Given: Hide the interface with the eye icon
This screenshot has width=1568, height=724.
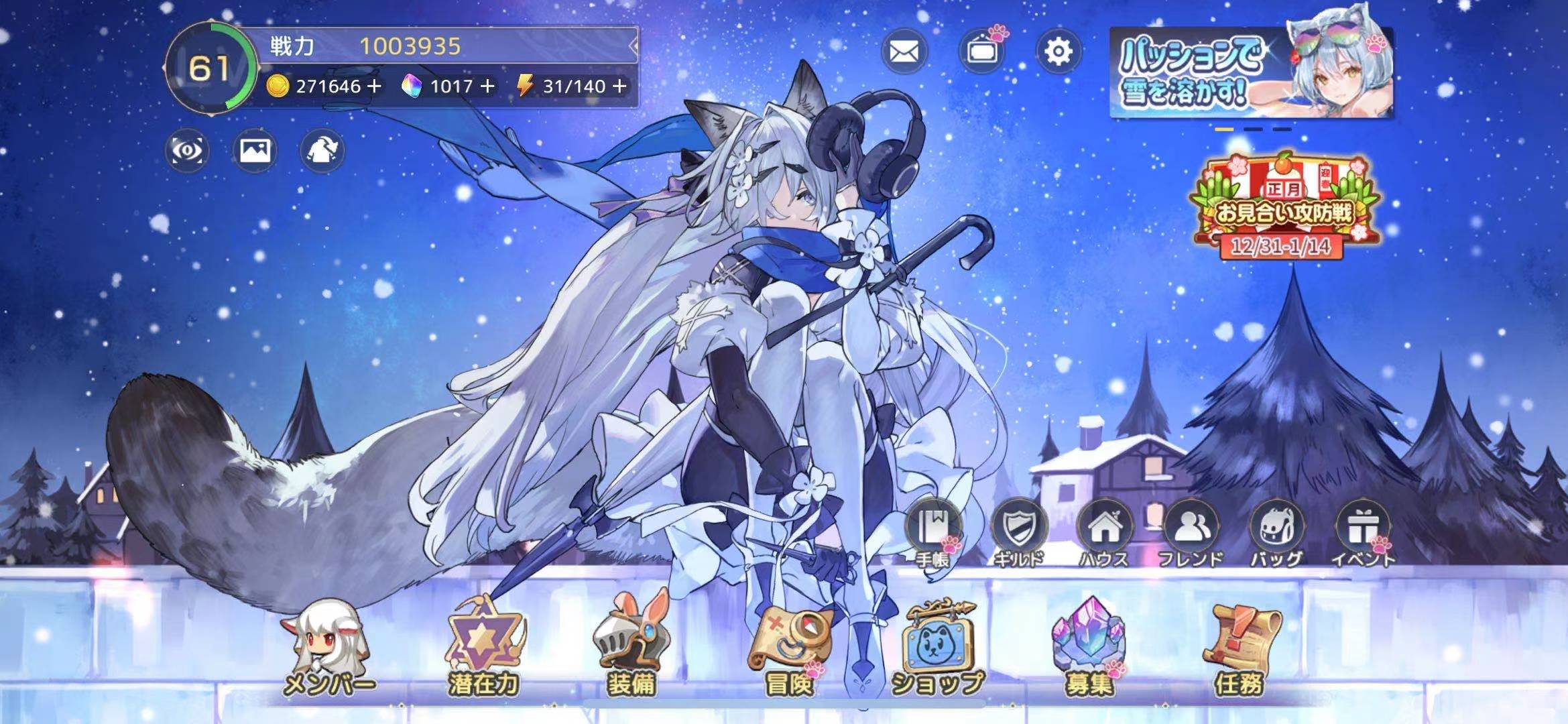Looking at the screenshot, I should click(x=187, y=150).
